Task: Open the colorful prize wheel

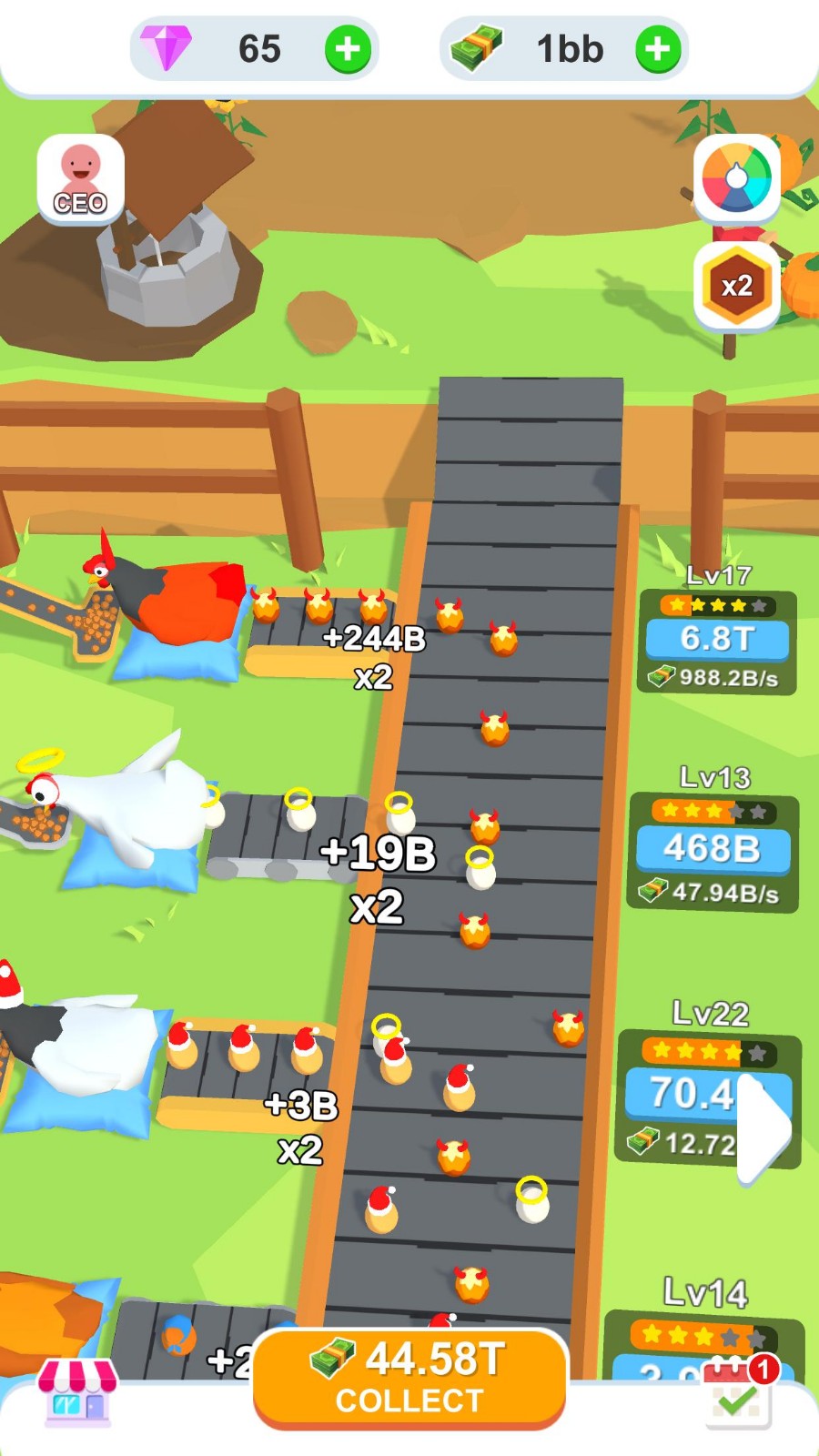Action: click(736, 178)
